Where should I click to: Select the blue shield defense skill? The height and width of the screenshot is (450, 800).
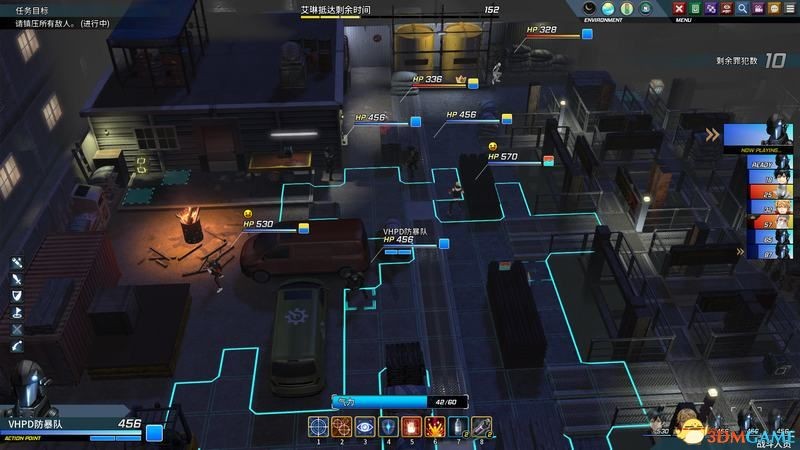387,426
